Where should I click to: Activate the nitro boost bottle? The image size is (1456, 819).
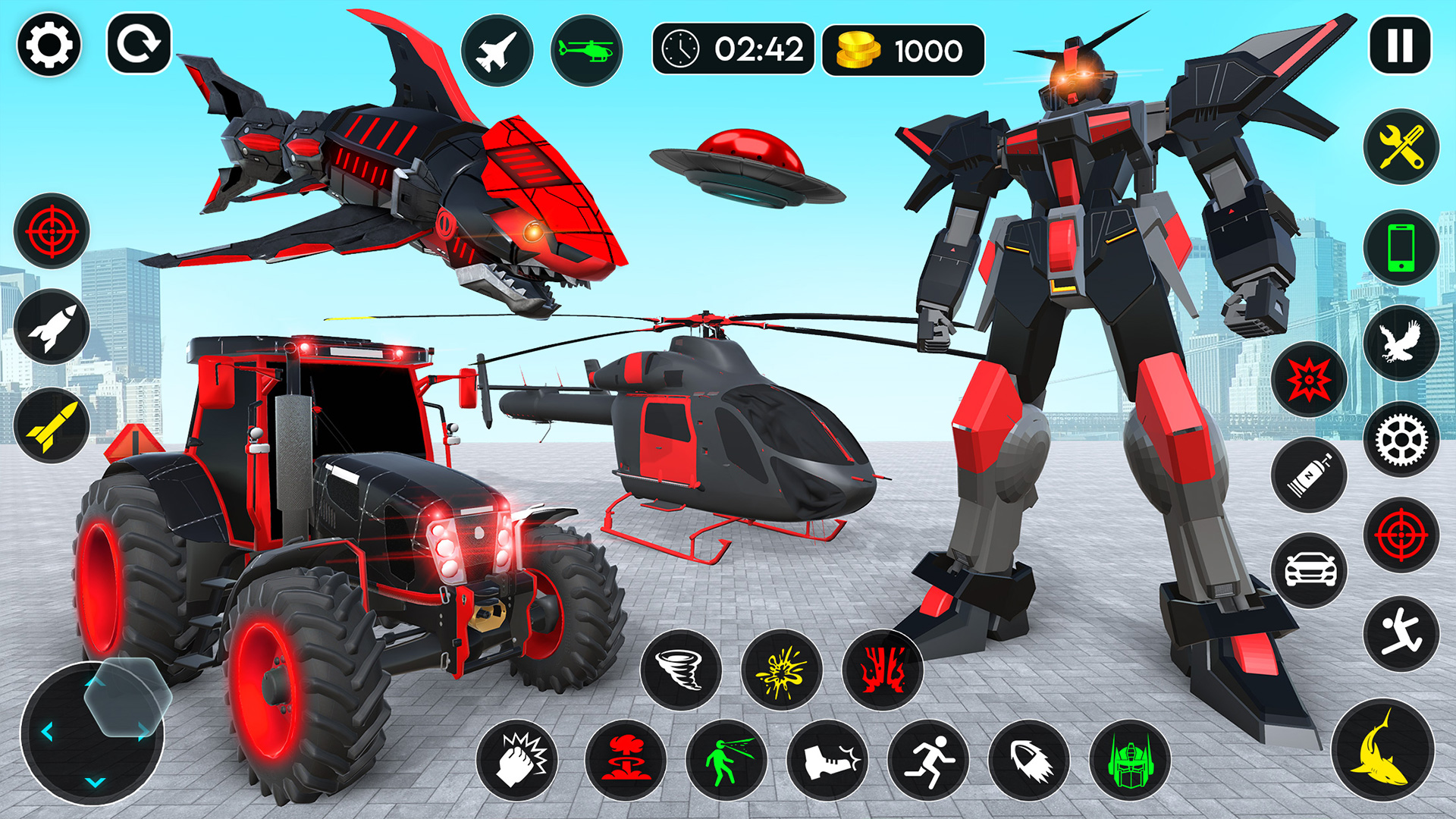pyautogui.click(x=1310, y=474)
